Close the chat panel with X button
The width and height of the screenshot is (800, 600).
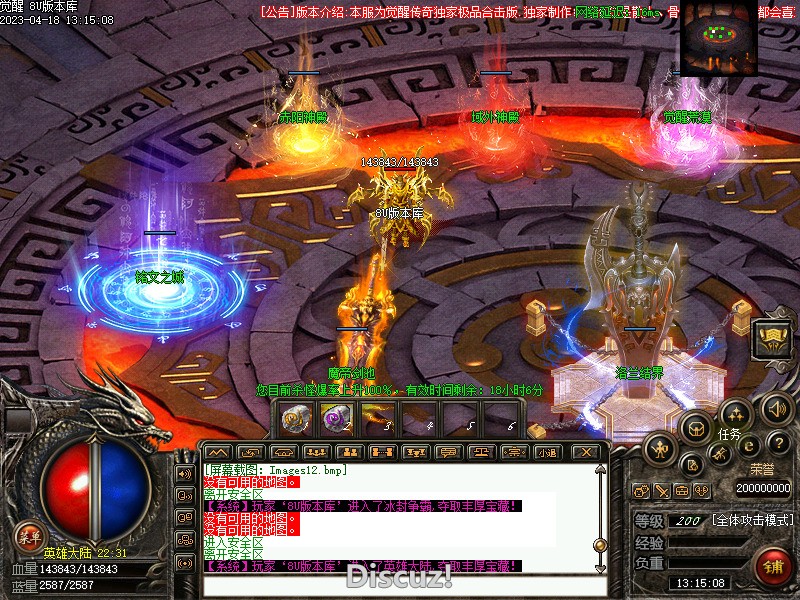[x=587, y=452]
